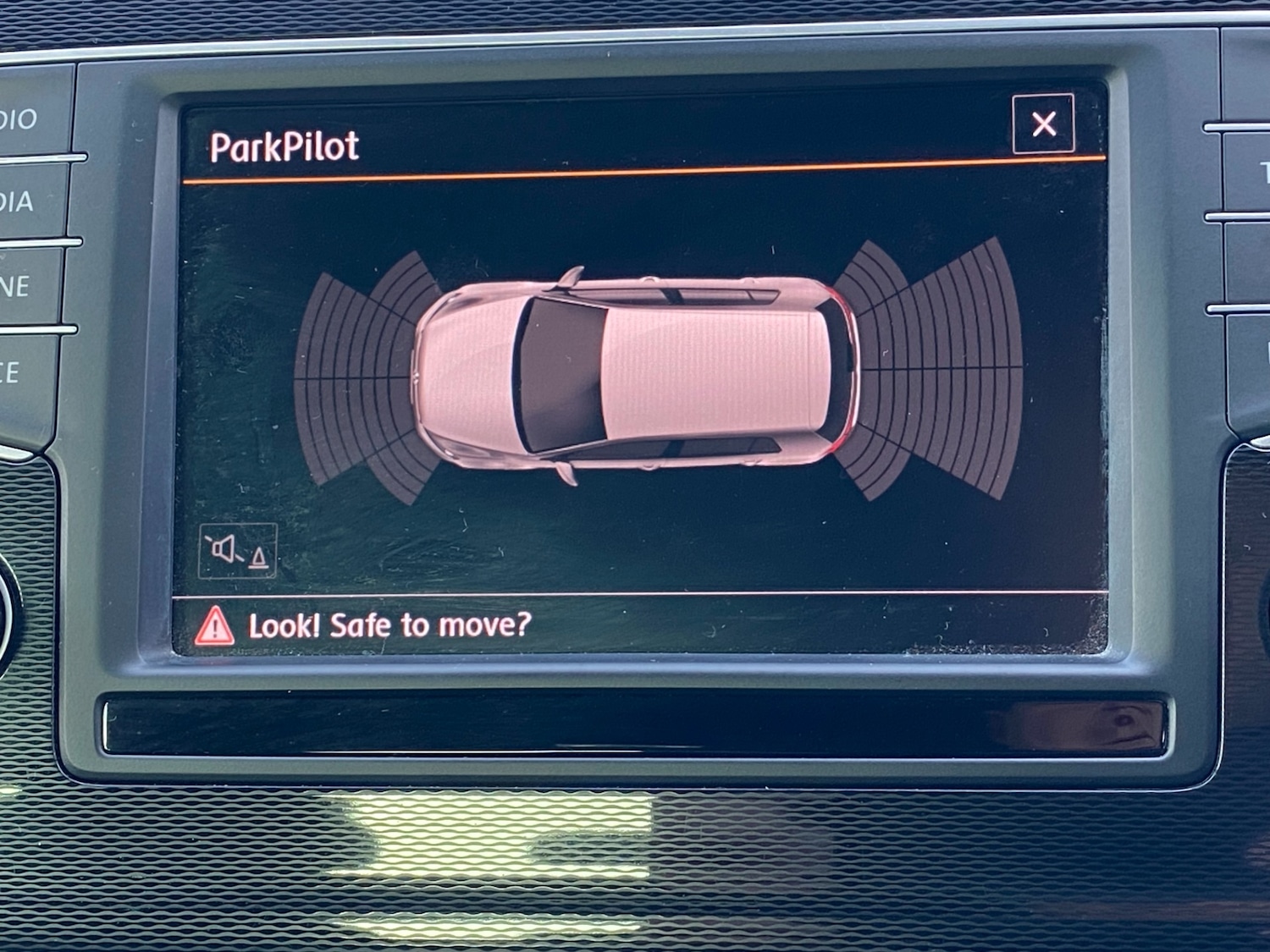This screenshot has width=1270, height=952.
Task: Toggle the ParkPilot sound mute icon
Action: coord(238,551)
